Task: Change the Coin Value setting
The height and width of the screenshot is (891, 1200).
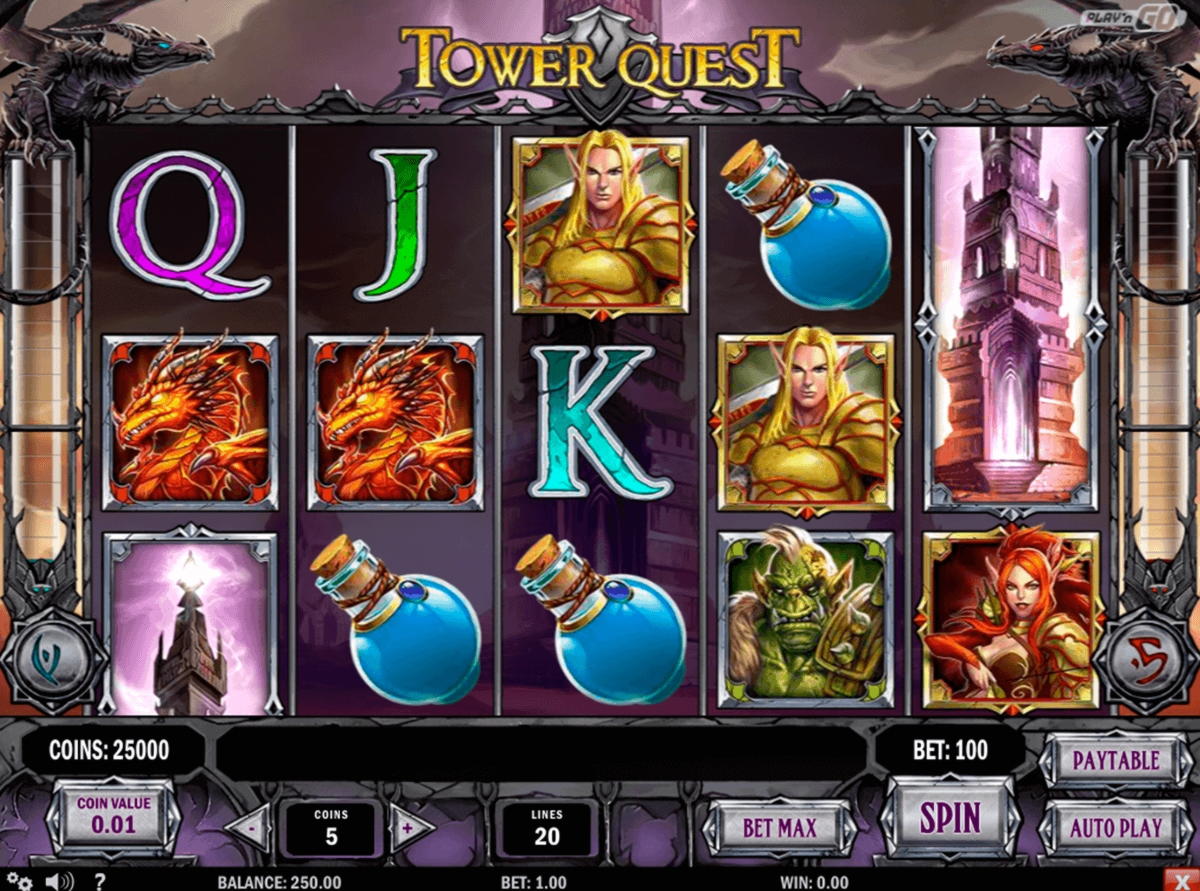Action: click(x=114, y=817)
